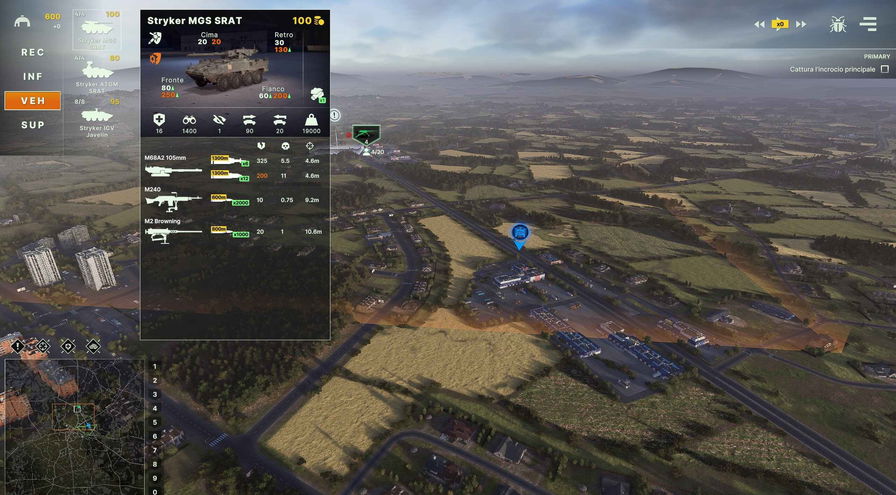Open the INF unit category
Image resolution: width=896 pixels, height=495 pixels.
click(x=33, y=76)
